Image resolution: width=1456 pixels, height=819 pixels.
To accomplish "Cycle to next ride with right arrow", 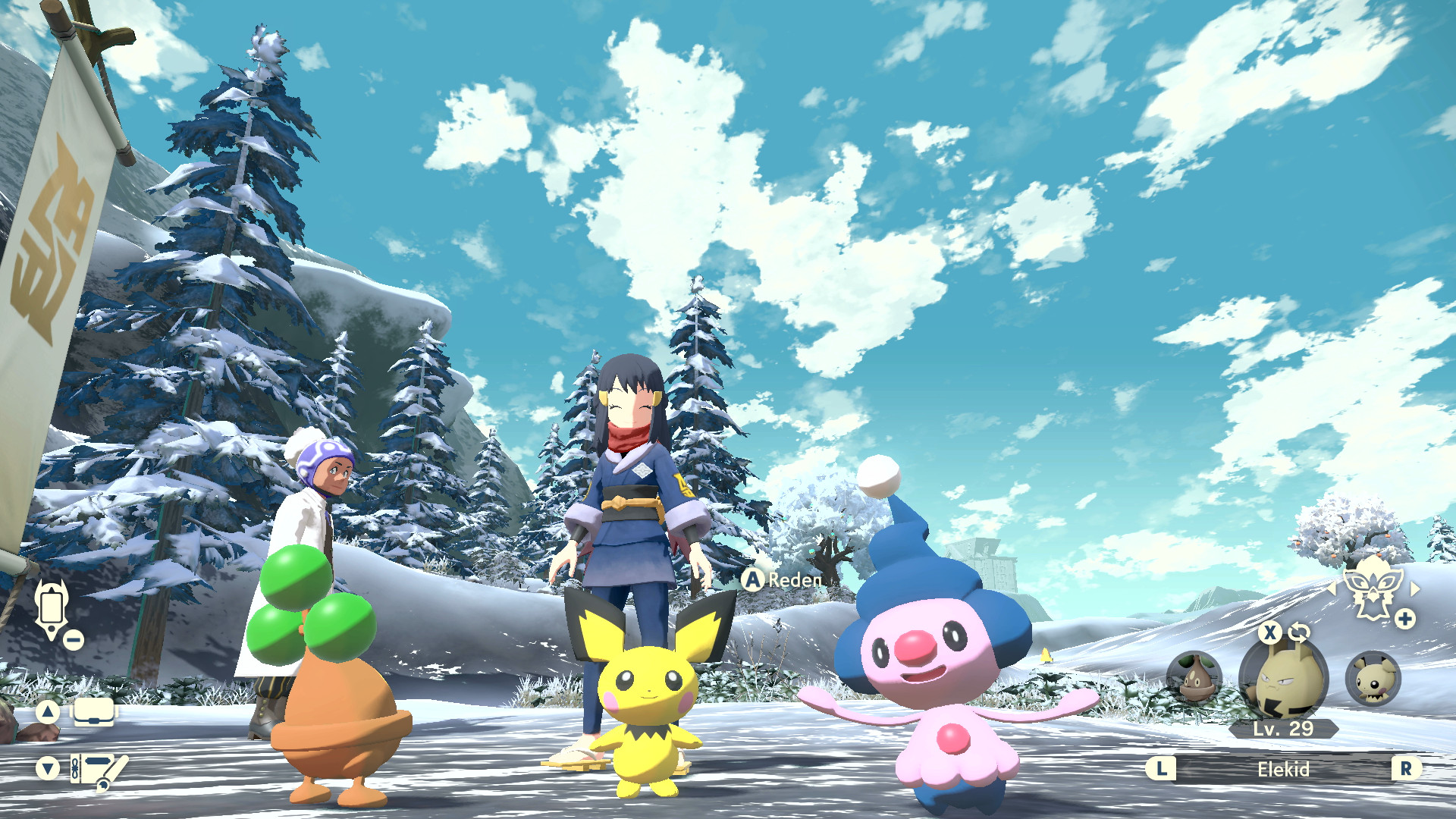I will [1415, 588].
